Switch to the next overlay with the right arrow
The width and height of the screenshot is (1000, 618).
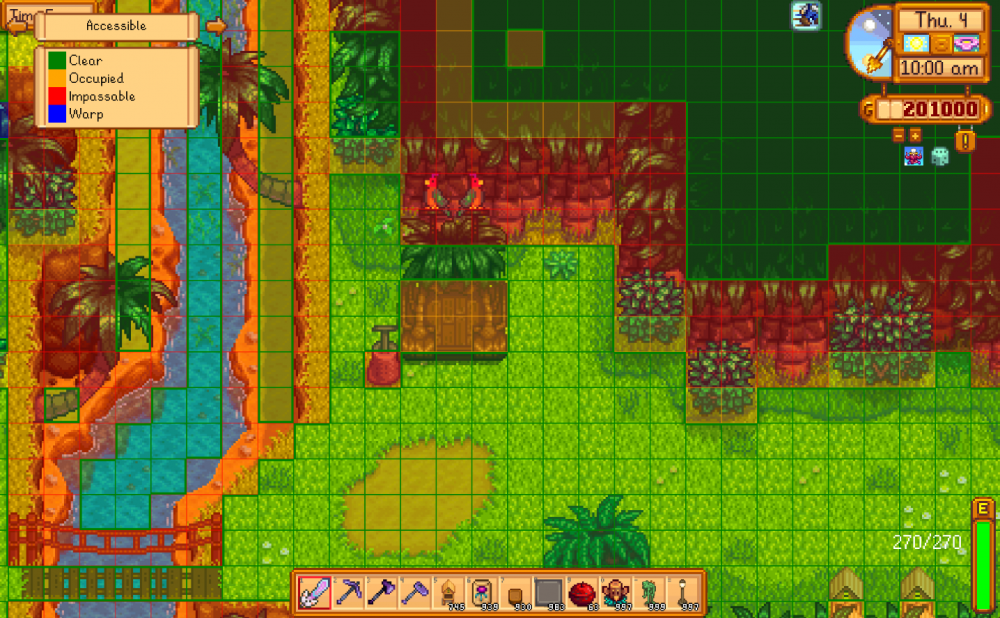point(215,26)
